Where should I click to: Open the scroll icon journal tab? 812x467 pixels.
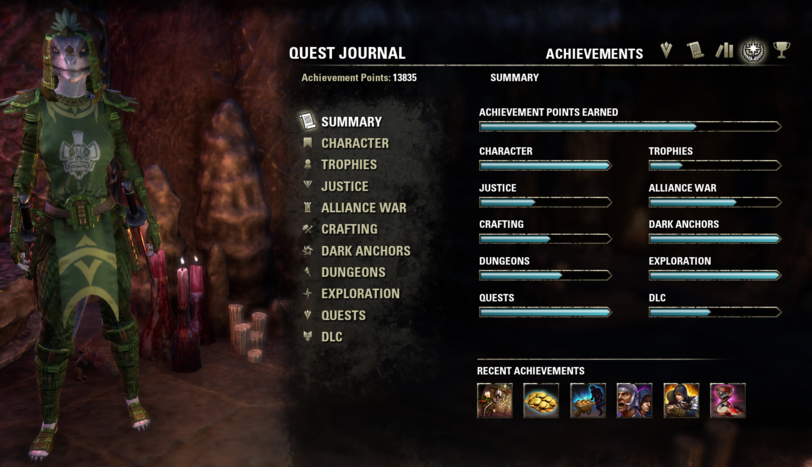click(x=695, y=51)
